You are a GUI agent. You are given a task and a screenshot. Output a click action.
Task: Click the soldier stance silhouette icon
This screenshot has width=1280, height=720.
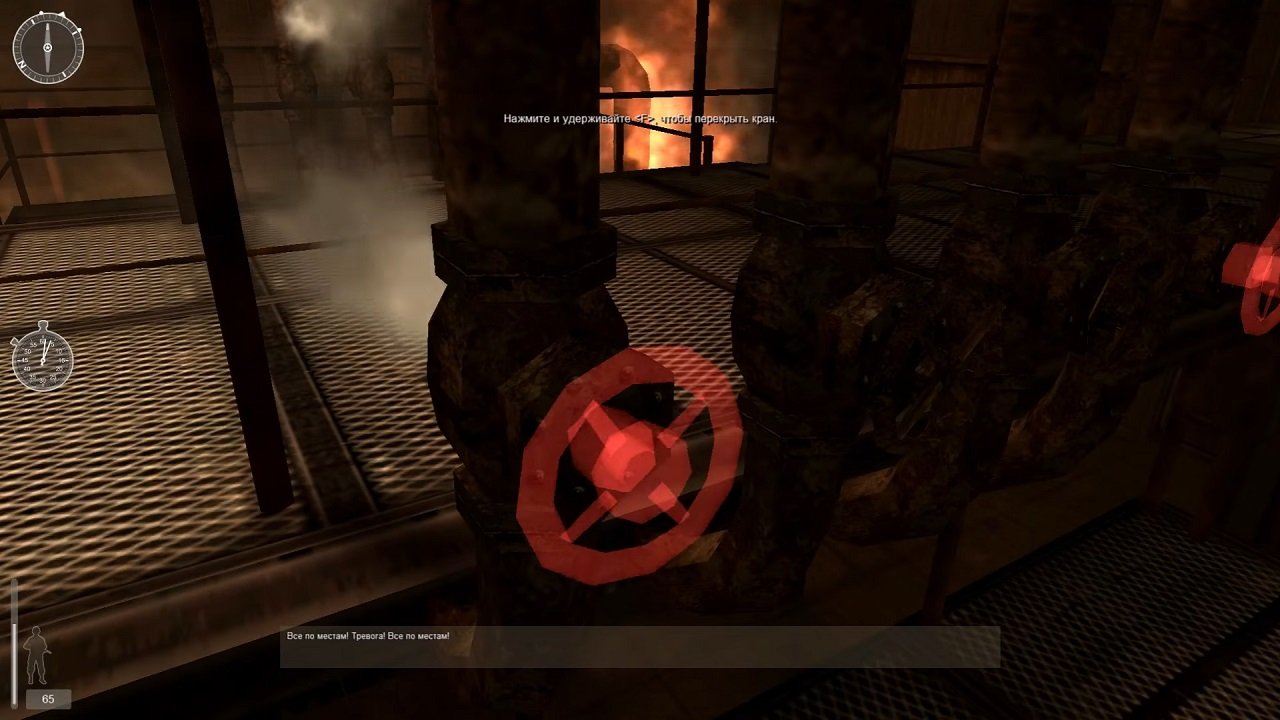tap(36, 653)
